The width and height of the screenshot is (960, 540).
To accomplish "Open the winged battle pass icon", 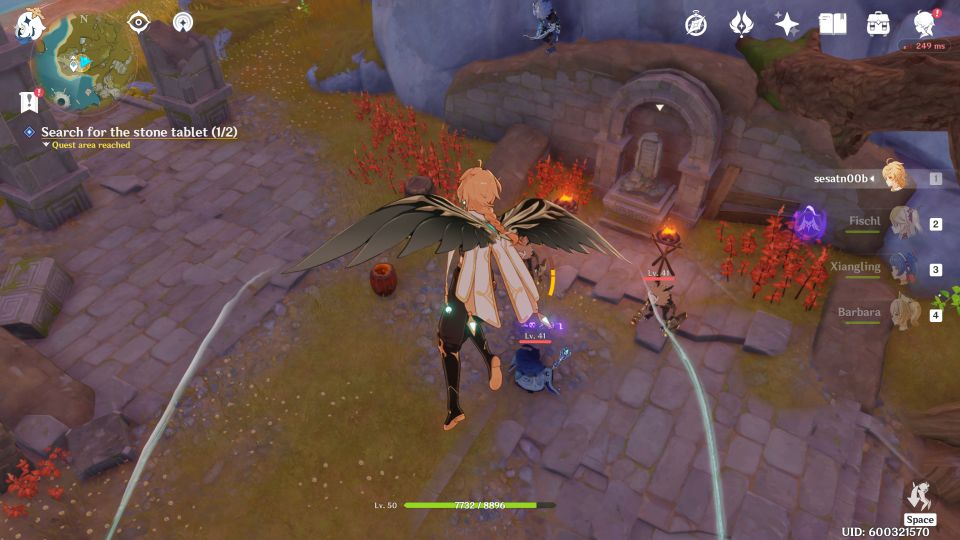I will tap(741, 24).
